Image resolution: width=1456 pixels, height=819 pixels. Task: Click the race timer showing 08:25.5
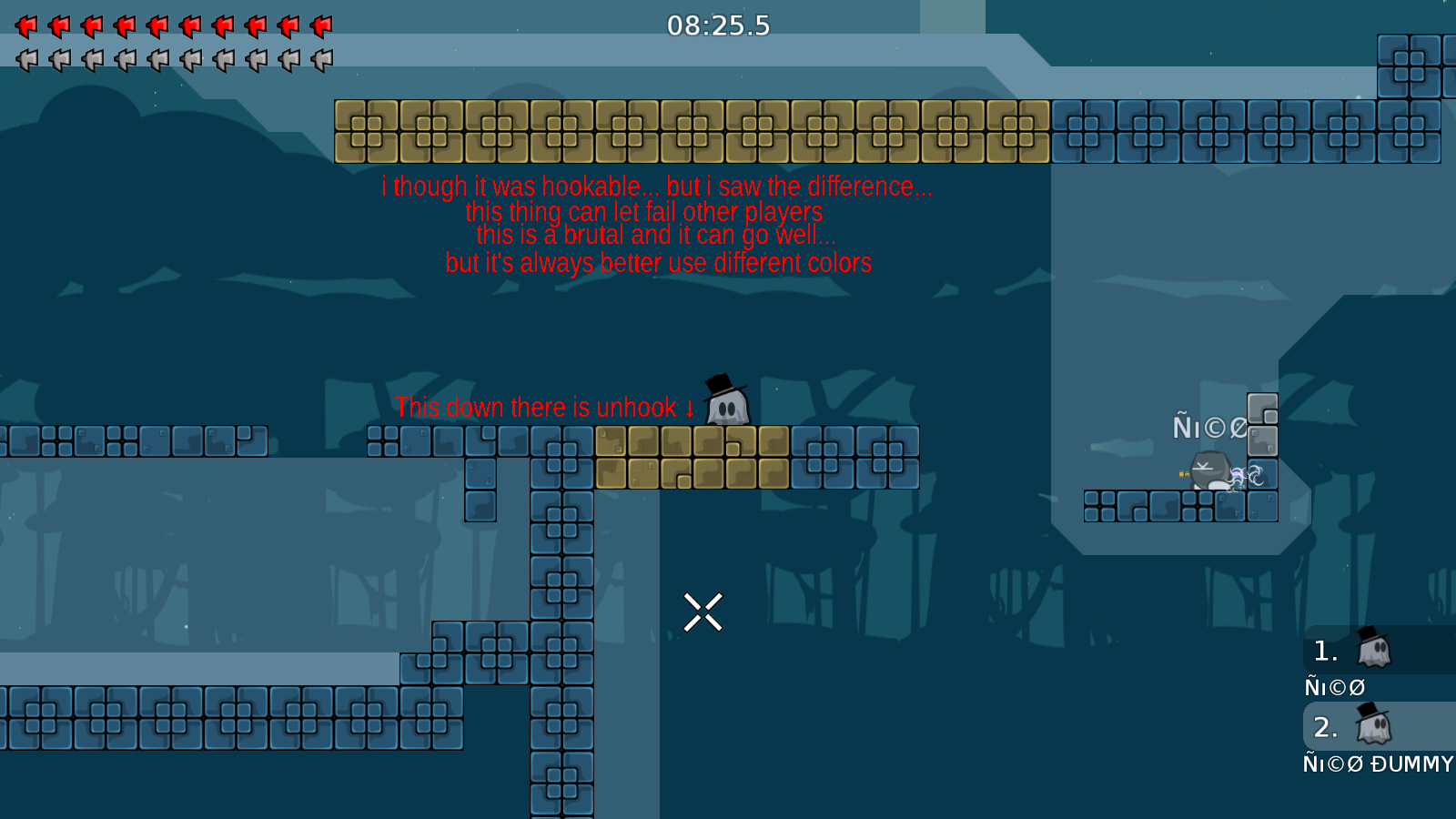[719, 26]
